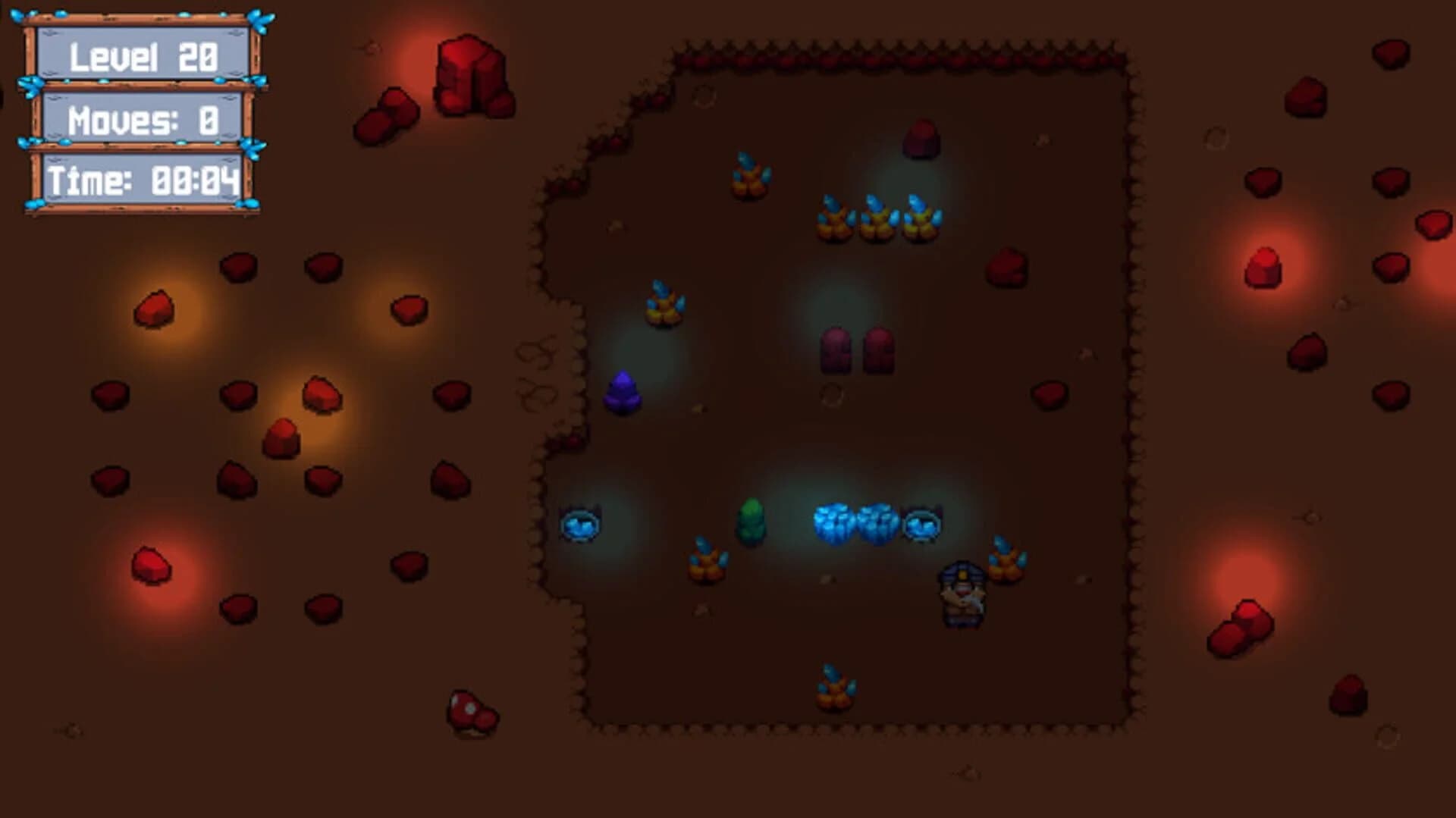Select the topmost orange-blue crystal near the entrance
The width and height of the screenshot is (1456, 818).
pyautogui.click(x=748, y=174)
